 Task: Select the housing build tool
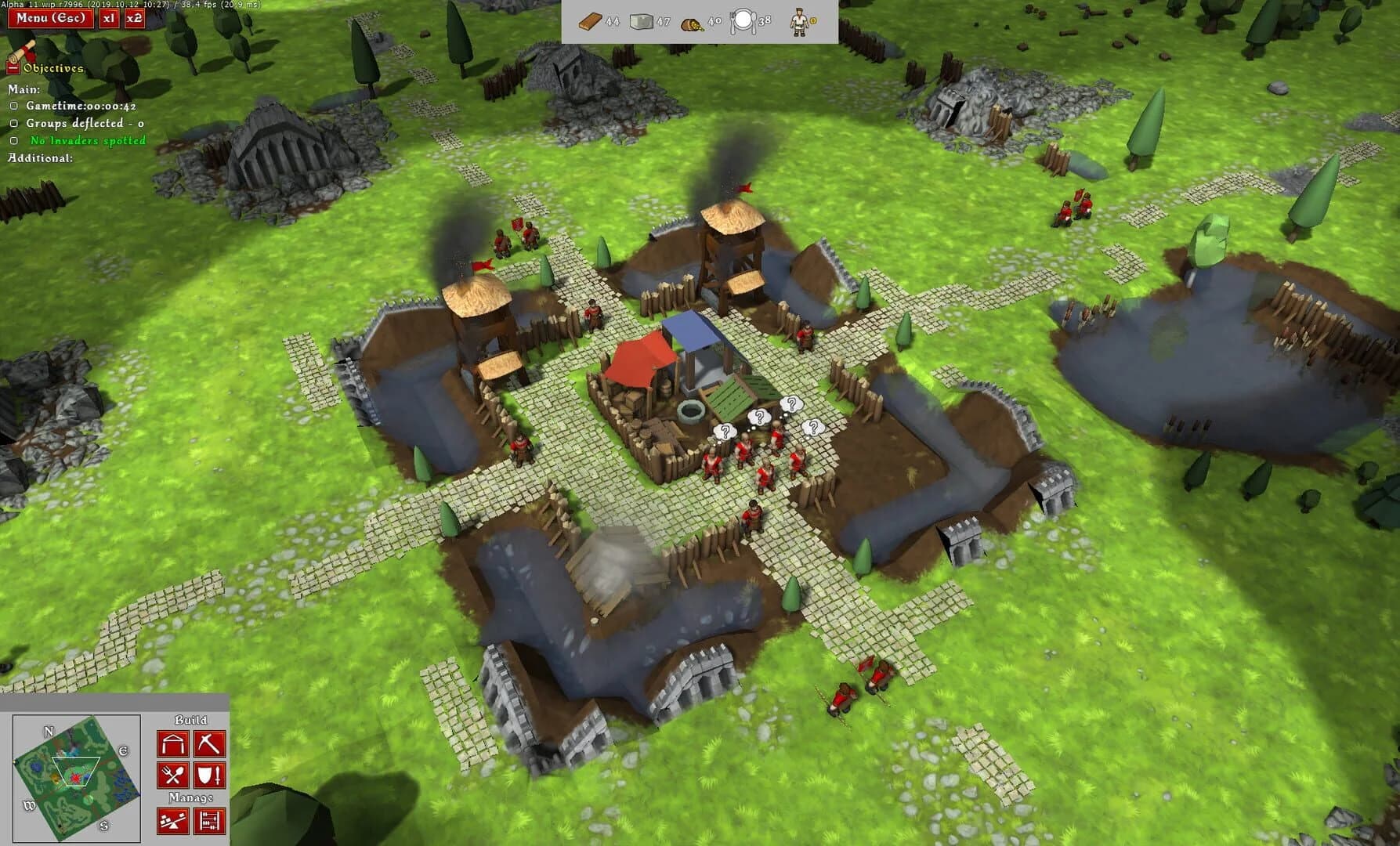pos(173,743)
